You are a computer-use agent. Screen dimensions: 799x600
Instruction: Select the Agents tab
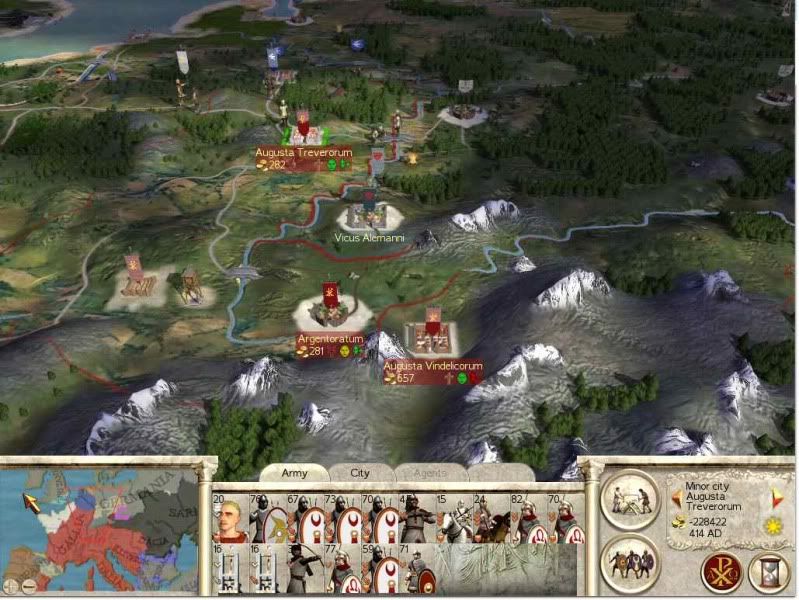(x=428, y=473)
